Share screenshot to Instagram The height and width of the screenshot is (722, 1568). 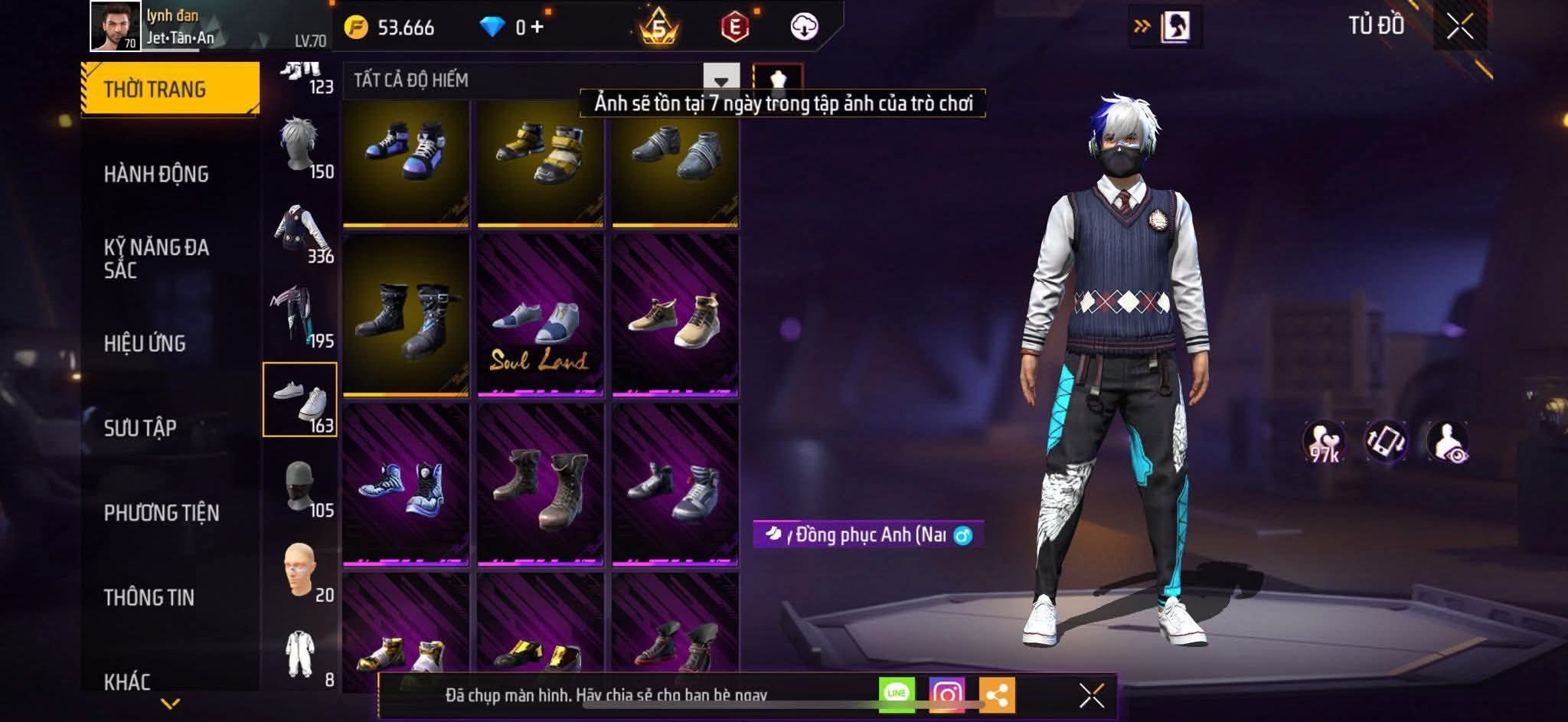946,695
